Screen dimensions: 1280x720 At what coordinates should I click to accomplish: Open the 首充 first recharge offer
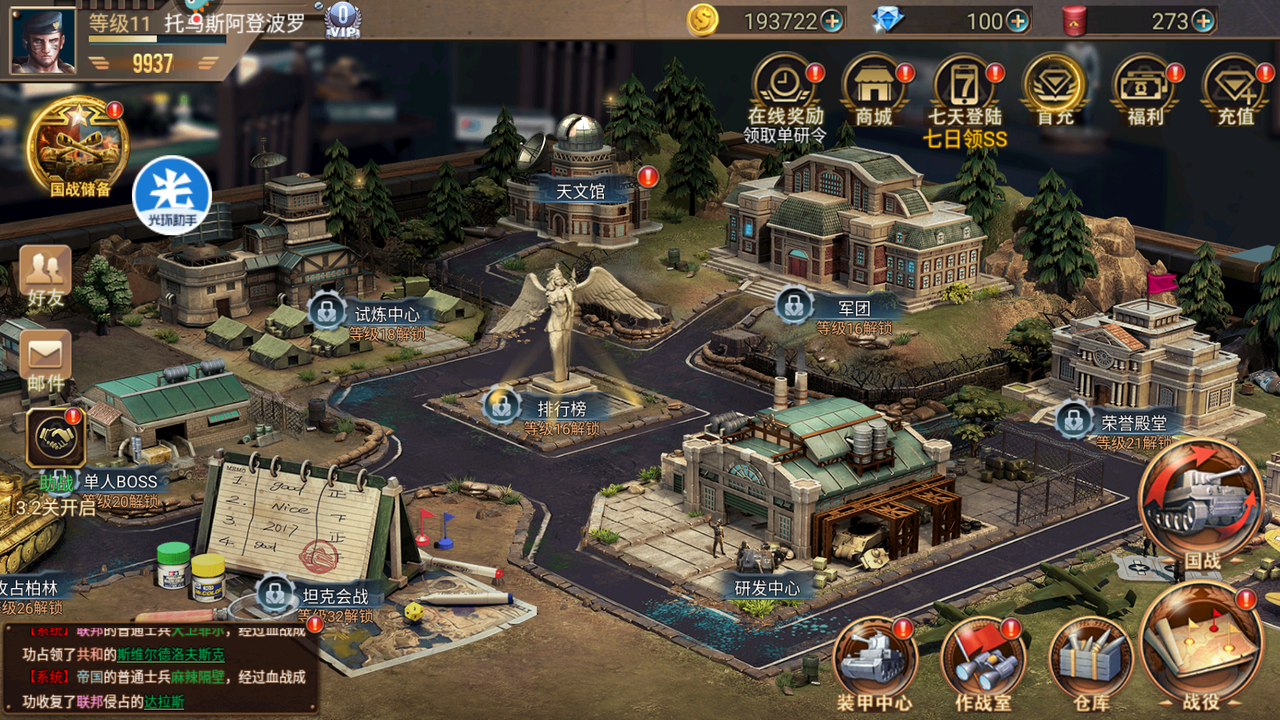coord(1054,86)
